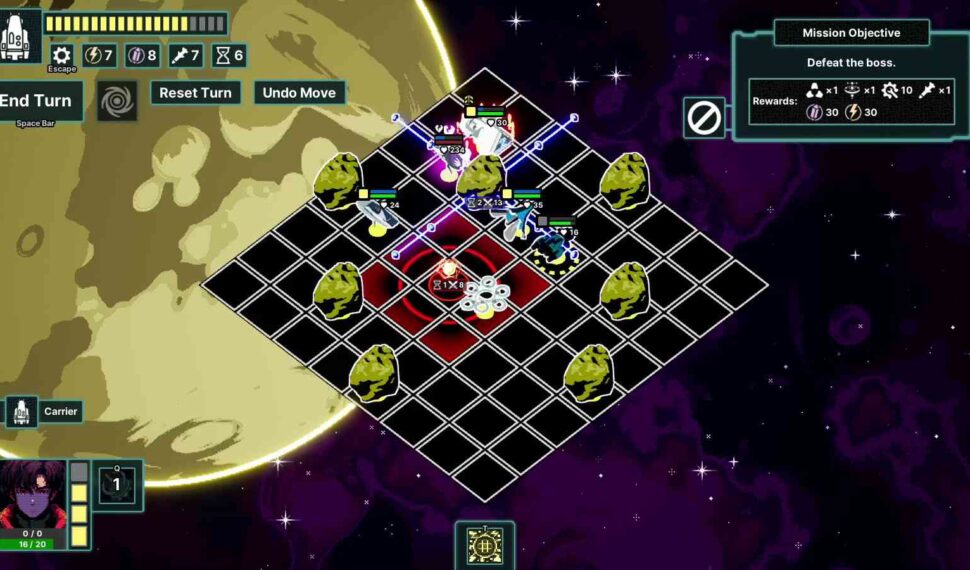Click the crossed-circle icon beside the mission panel
The image size is (970, 570).
[x=704, y=118]
